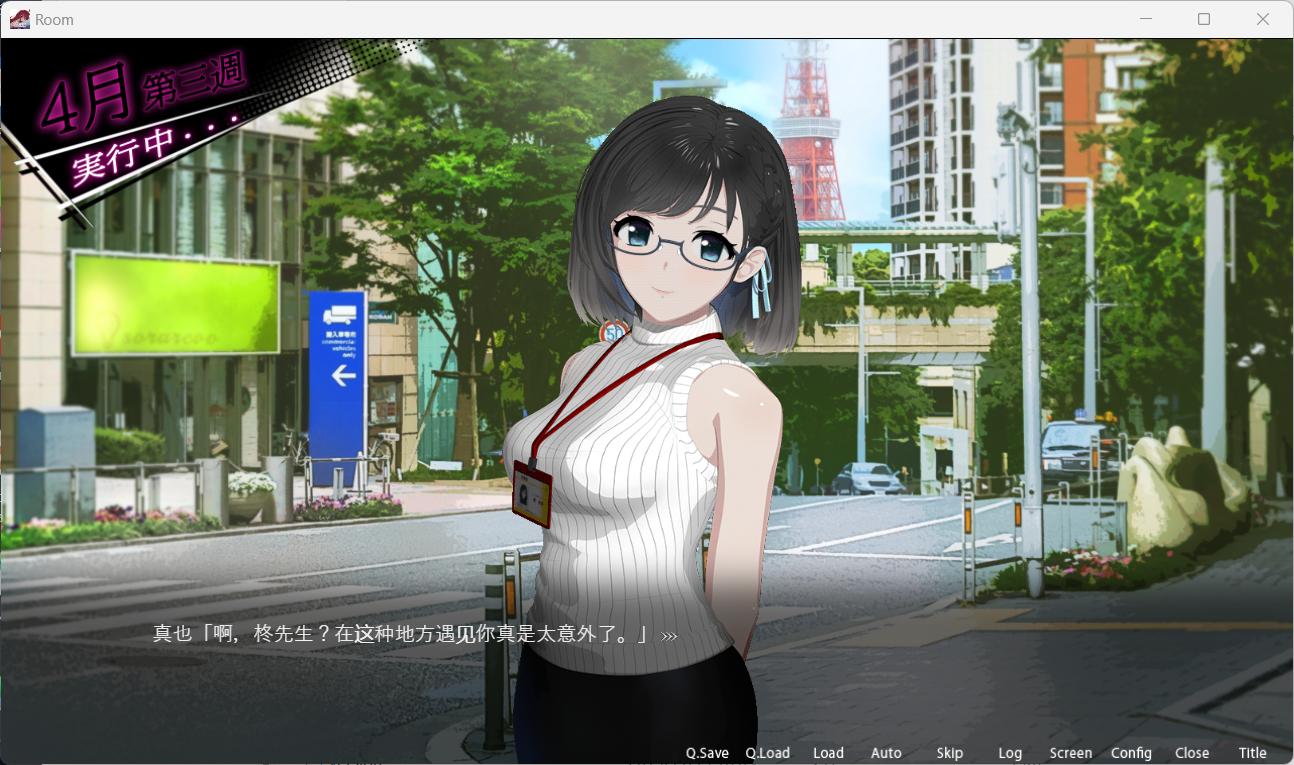Use Q.Load to quick load

(x=767, y=753)
